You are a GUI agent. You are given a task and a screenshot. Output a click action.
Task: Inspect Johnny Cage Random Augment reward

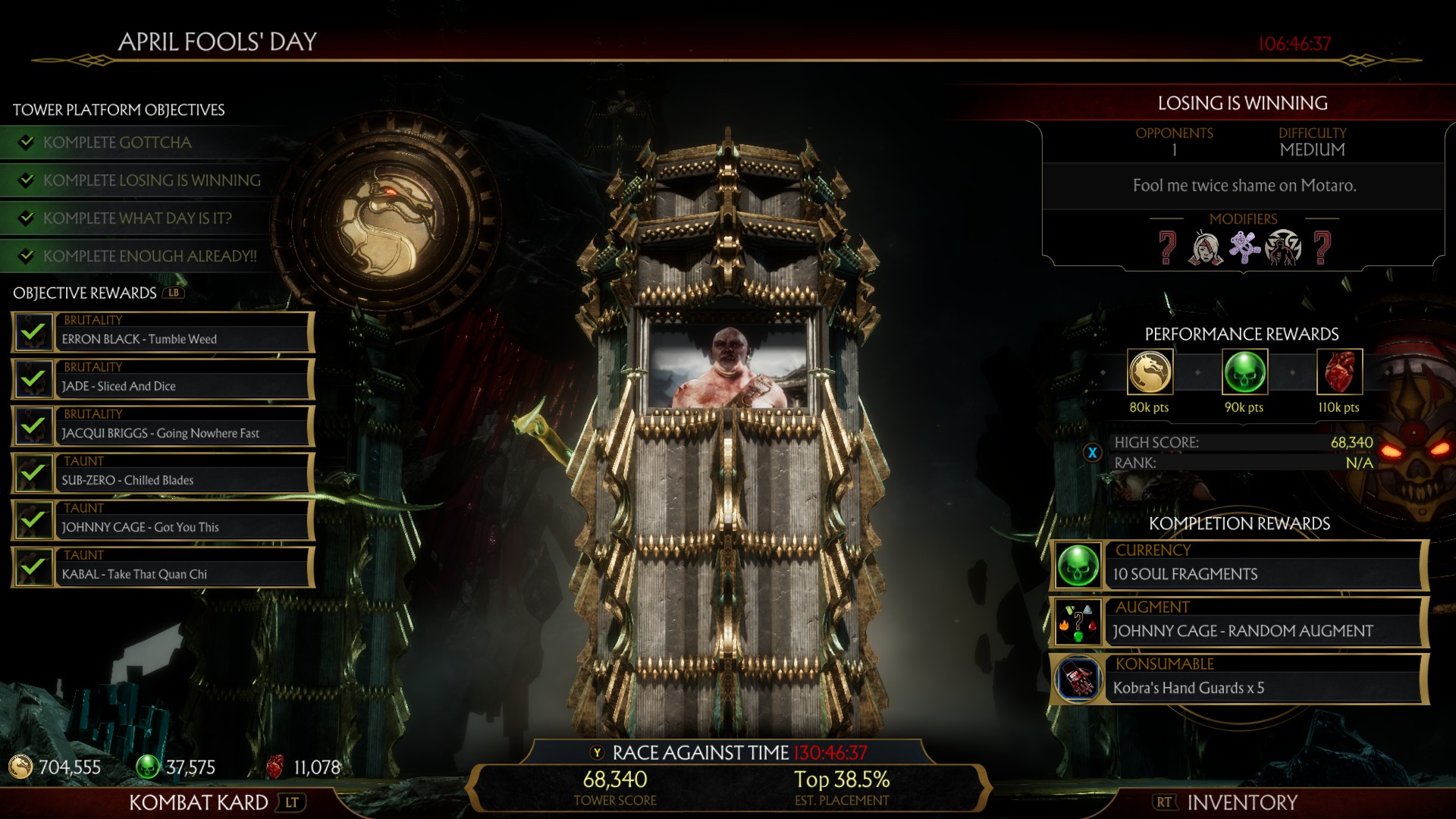tap(1240, 623)
